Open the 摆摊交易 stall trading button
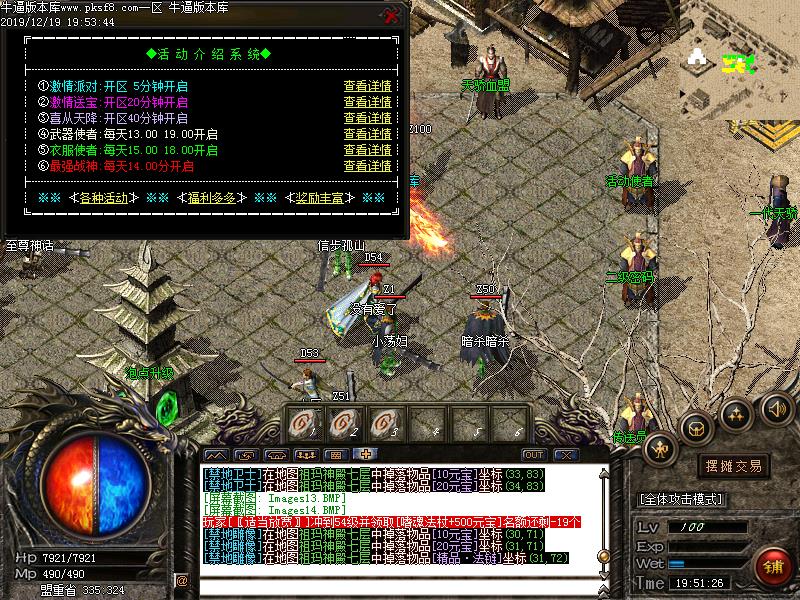 pyautogui.click(x=733, y=466)
